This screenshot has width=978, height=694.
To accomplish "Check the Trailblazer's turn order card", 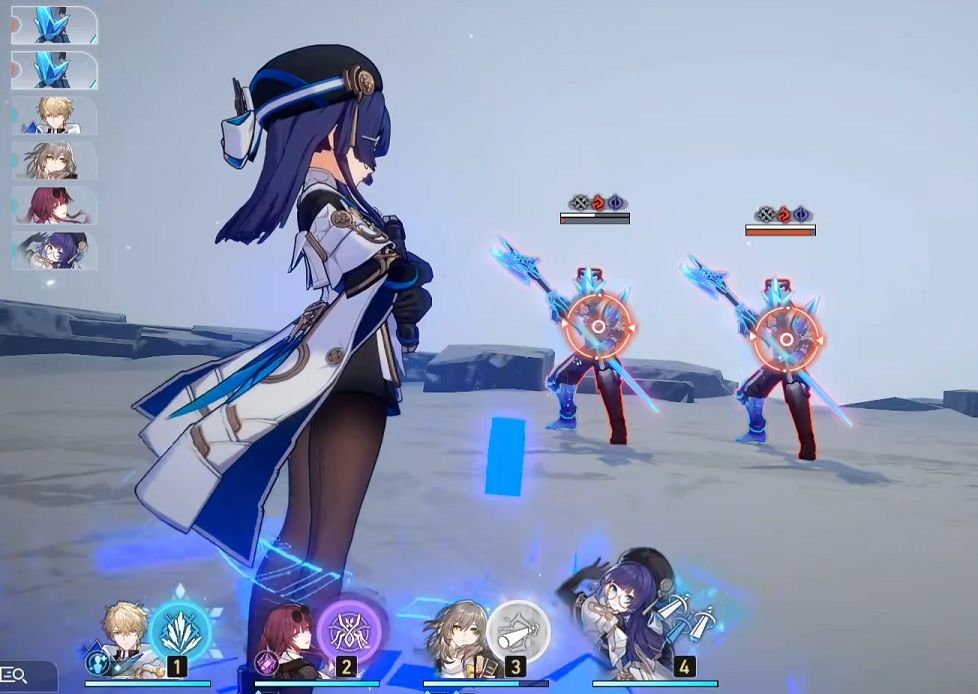I will [55, 160].
